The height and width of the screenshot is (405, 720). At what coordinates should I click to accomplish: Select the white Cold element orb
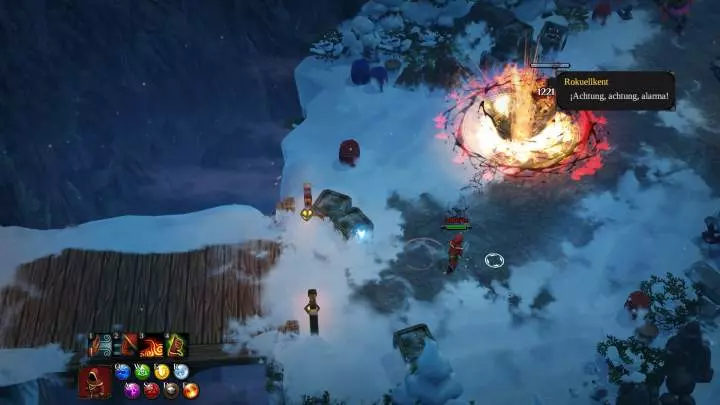click(x=181, y=371)
